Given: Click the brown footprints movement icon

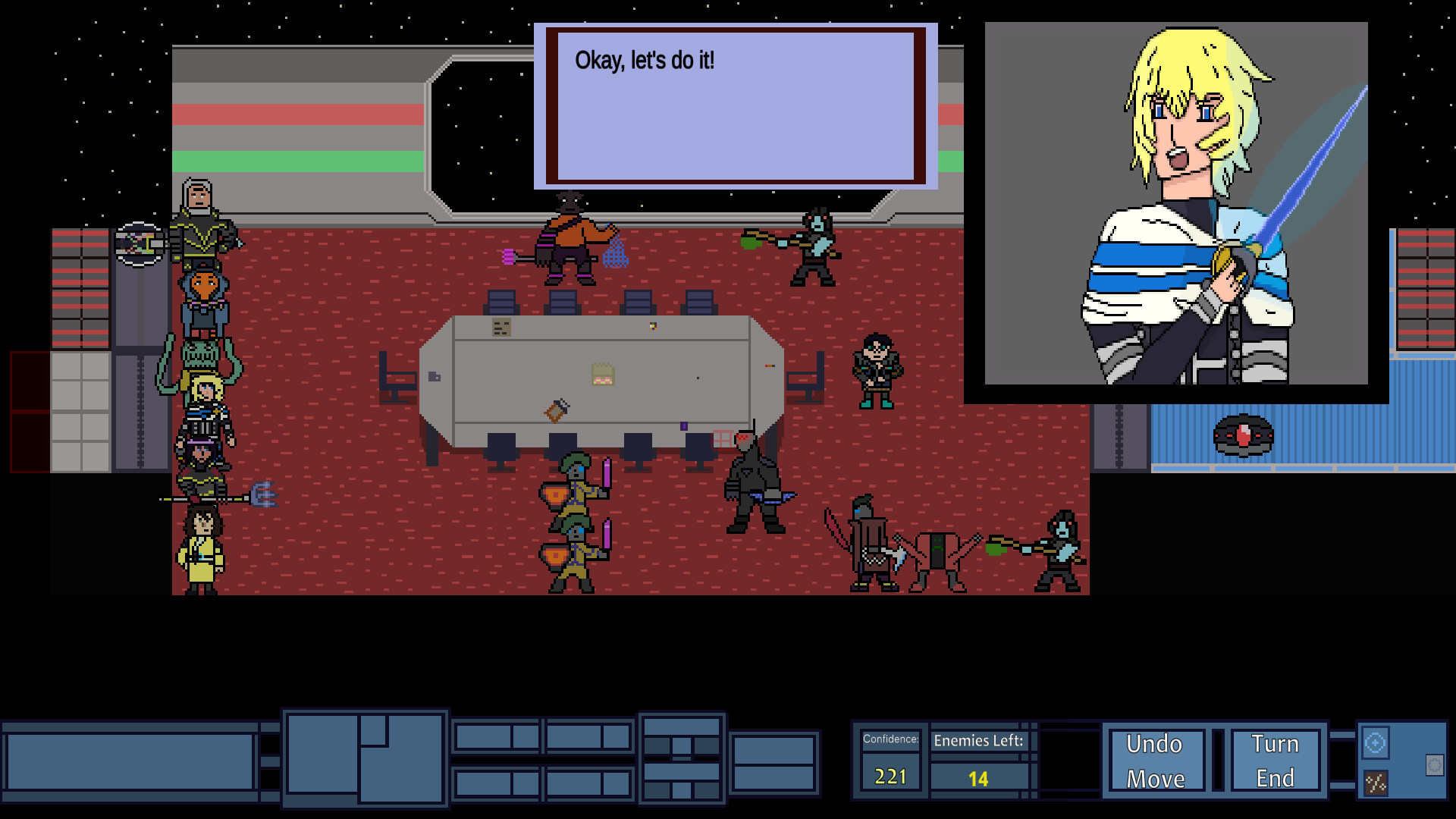Looking at the screenshot, I should point(1376,783).
